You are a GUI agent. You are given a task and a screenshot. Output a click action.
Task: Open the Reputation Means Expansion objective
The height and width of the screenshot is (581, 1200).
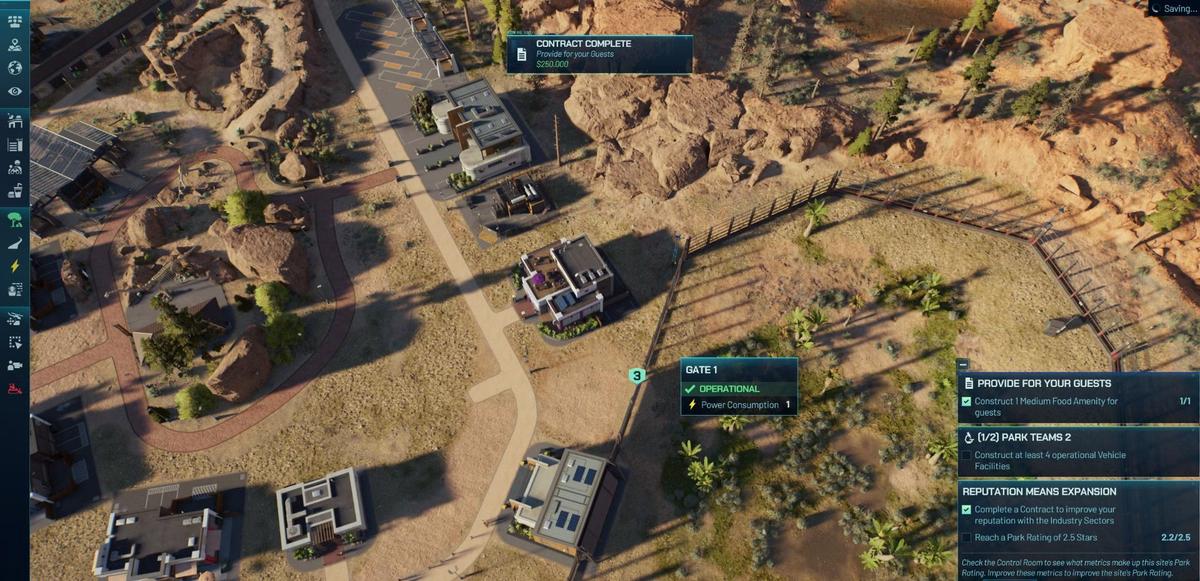1077,491
